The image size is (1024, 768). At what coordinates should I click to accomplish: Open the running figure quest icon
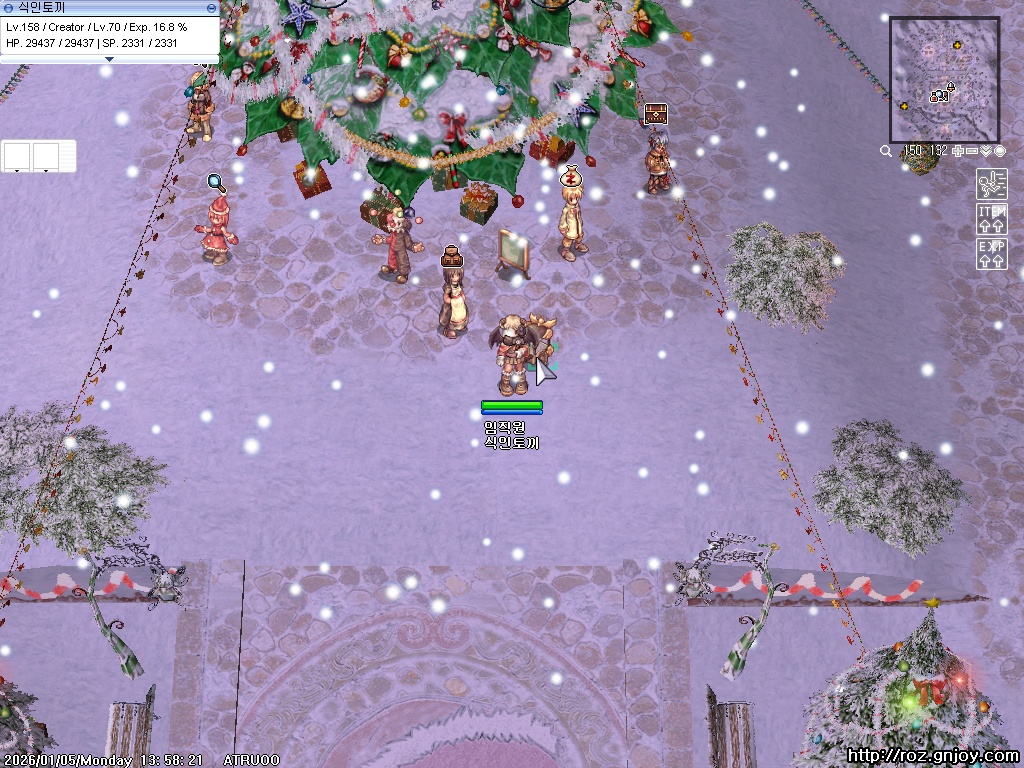pos(991,184)
